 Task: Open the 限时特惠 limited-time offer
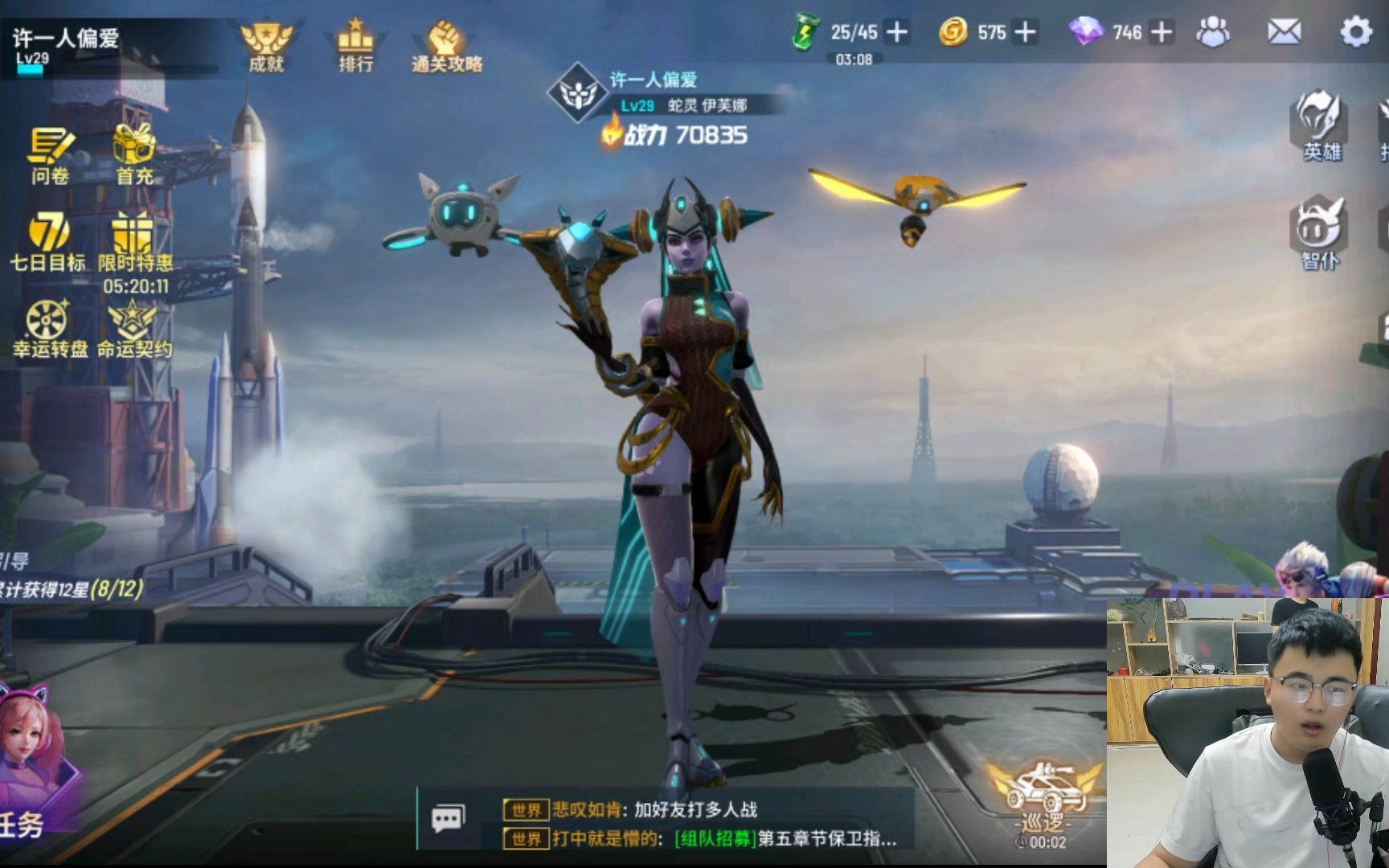134,241
